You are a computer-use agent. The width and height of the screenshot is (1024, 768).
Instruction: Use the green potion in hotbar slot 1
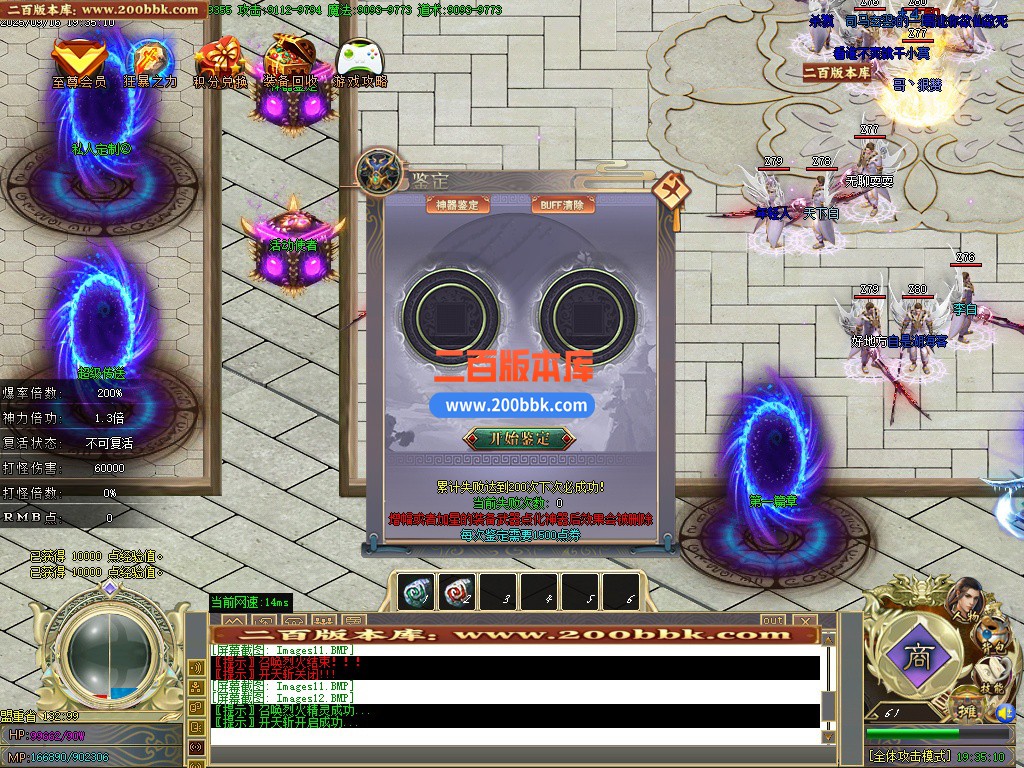(x=414, y=592)
